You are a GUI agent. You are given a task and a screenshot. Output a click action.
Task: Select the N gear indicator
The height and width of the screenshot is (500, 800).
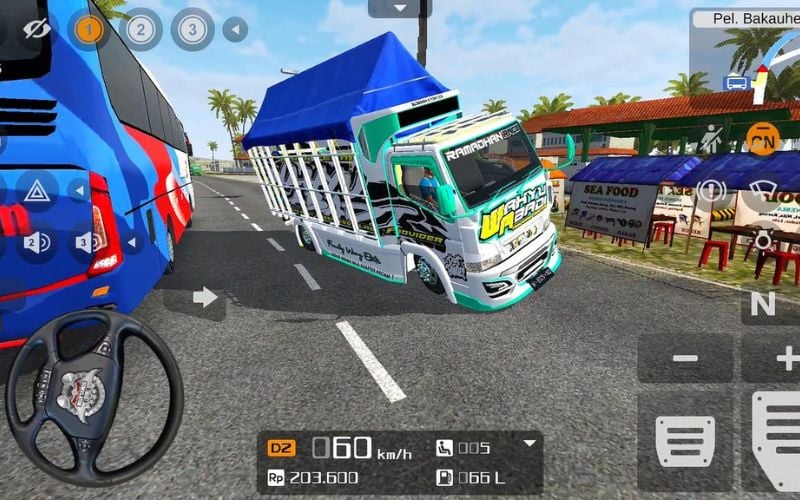coord(763,305)
